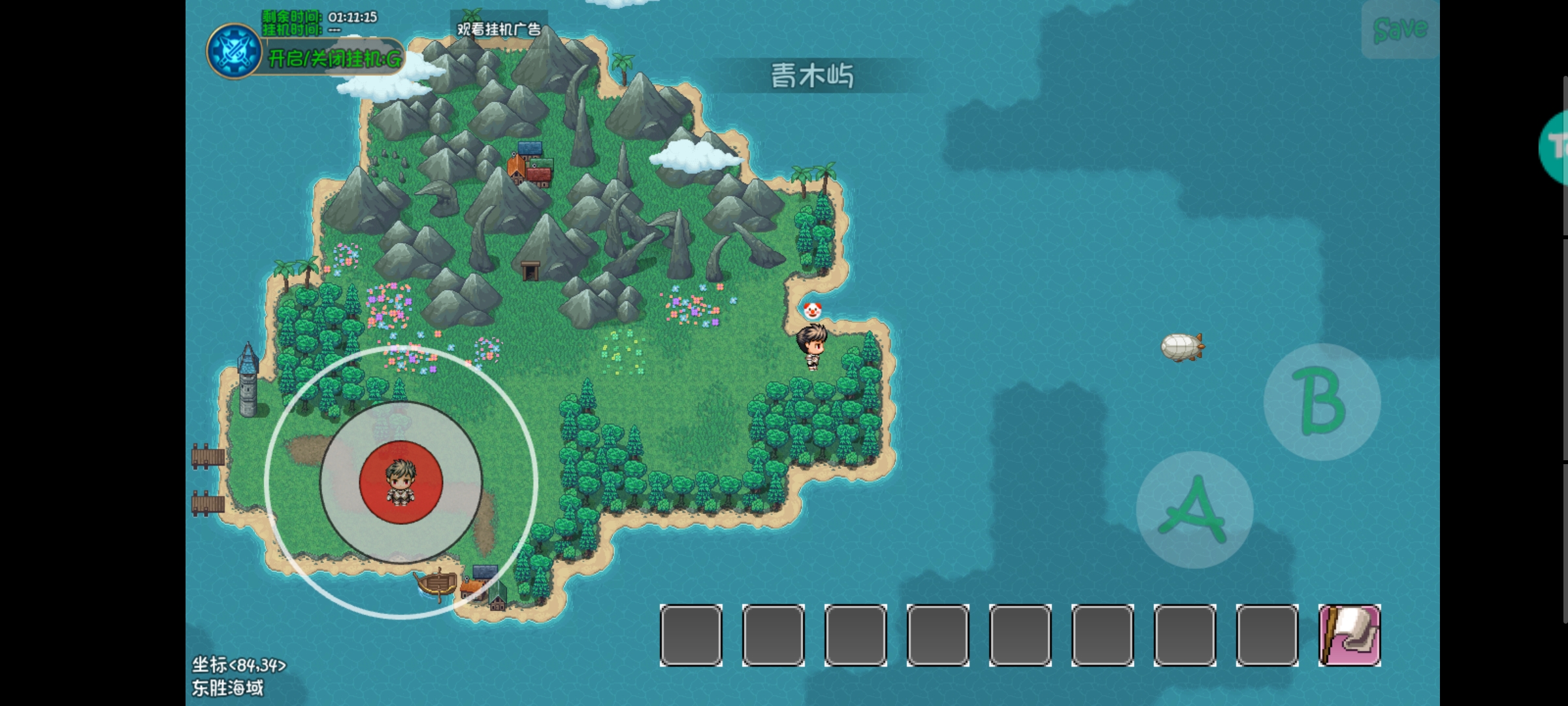Click the blue crossed-swords auto-battle icon
This screenshot has height=706, width=1568.
coord(235,52)
